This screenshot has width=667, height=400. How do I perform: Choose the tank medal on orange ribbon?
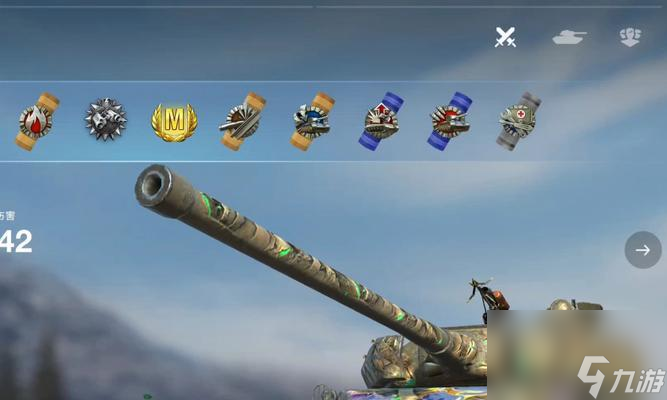tap(312, 121)
